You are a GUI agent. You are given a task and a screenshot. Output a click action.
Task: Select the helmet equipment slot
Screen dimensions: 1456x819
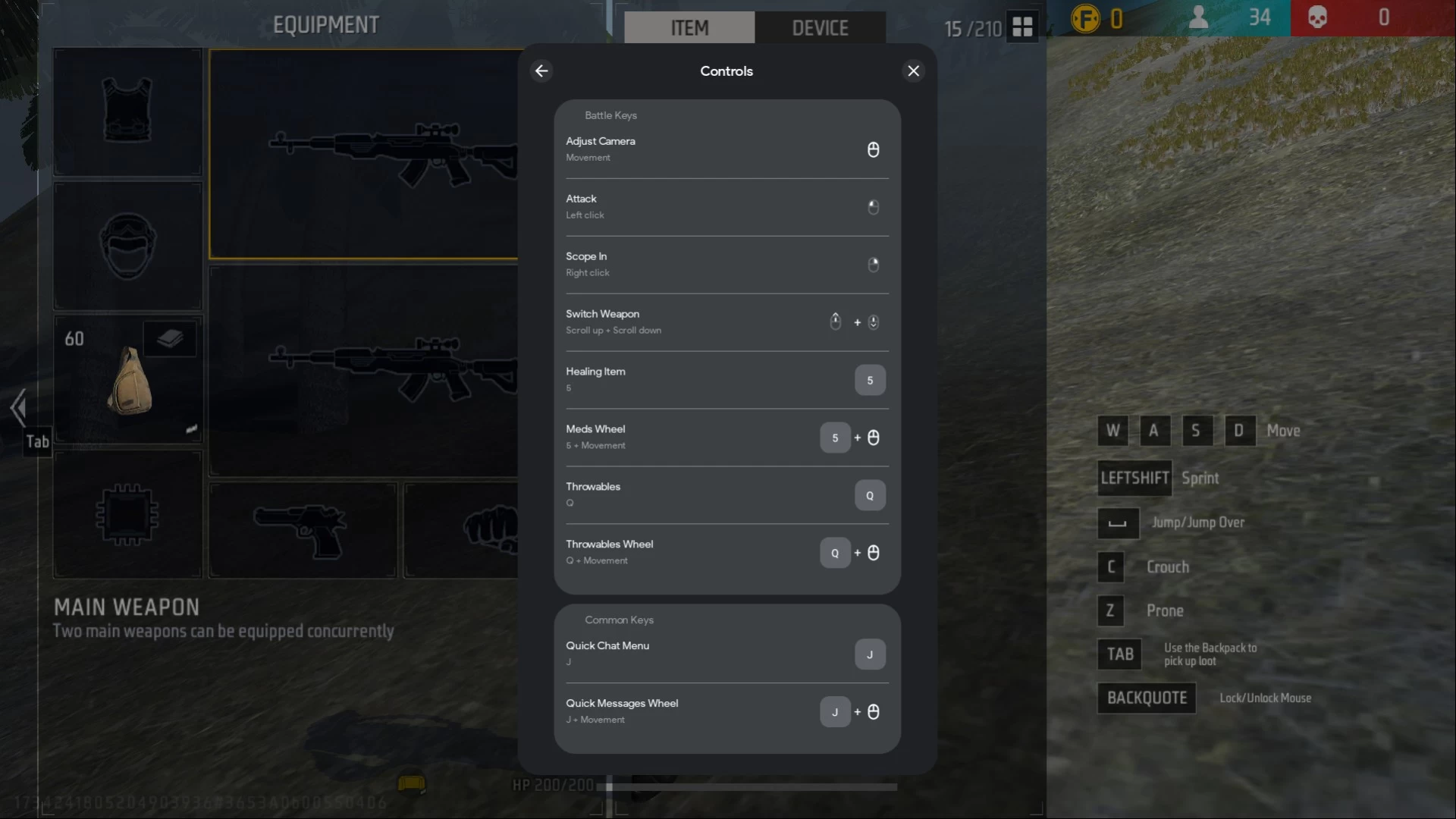coord(127,246)
